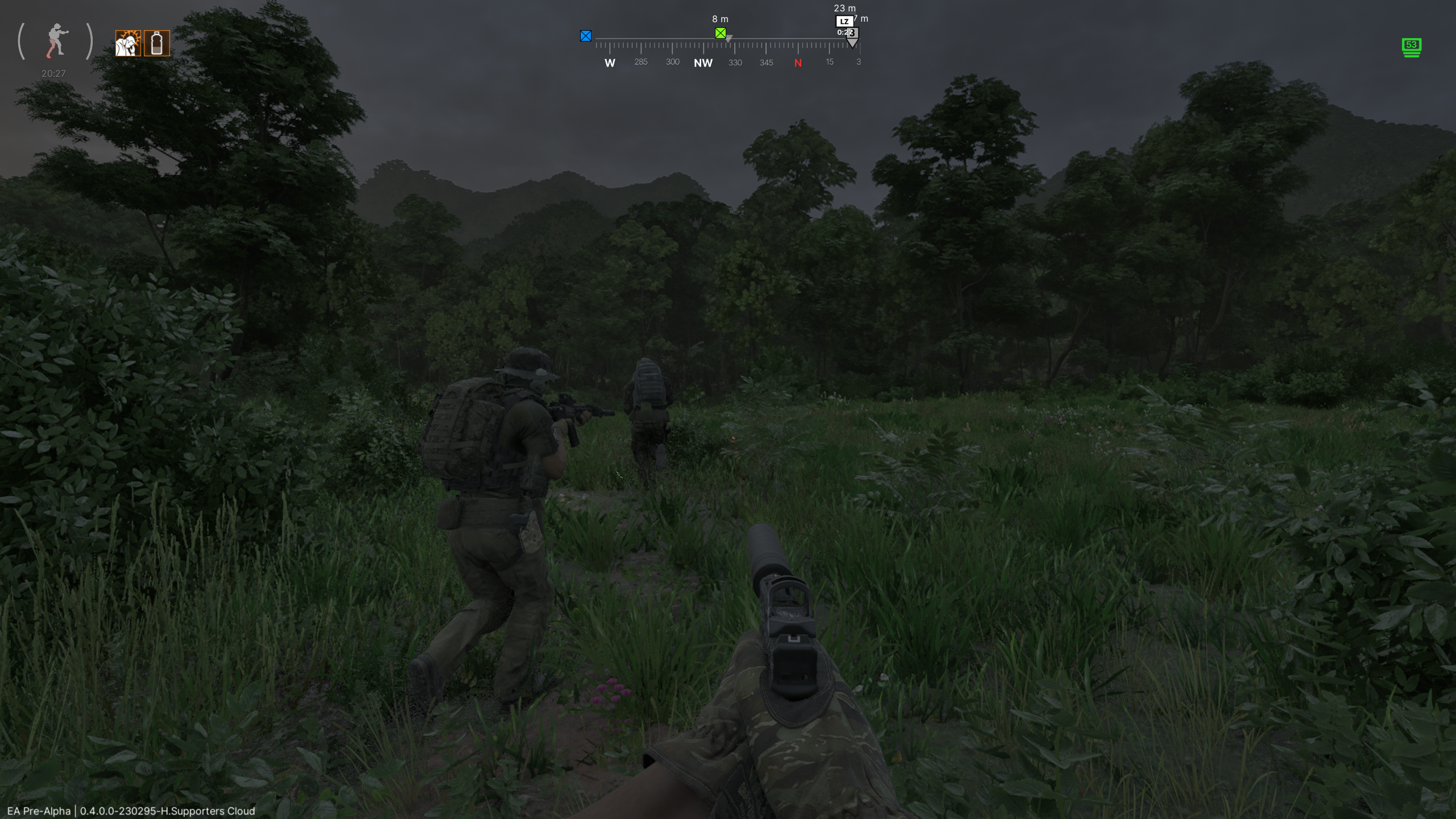Toggle the left parenthesis of the stance bracket
The image size is (1456, 819).
[22, 41]
